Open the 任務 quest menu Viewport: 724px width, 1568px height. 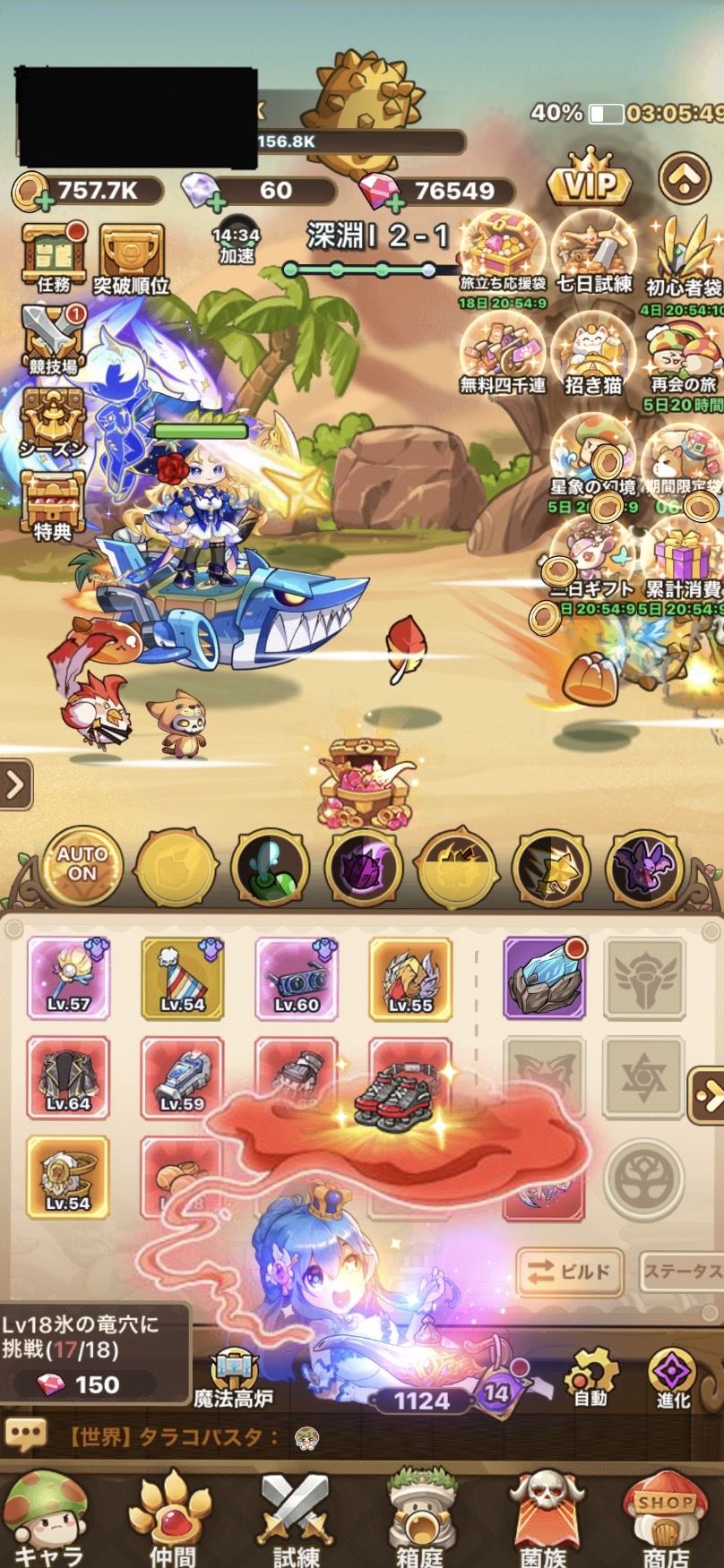point(54,257)
